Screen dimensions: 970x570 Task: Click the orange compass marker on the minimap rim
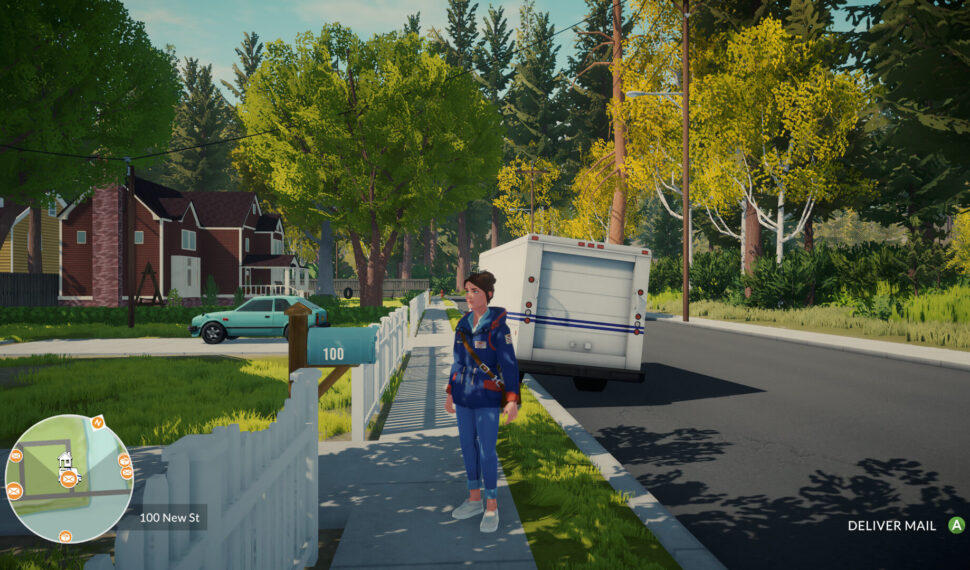pyautogui.click(x=98, y=423)
